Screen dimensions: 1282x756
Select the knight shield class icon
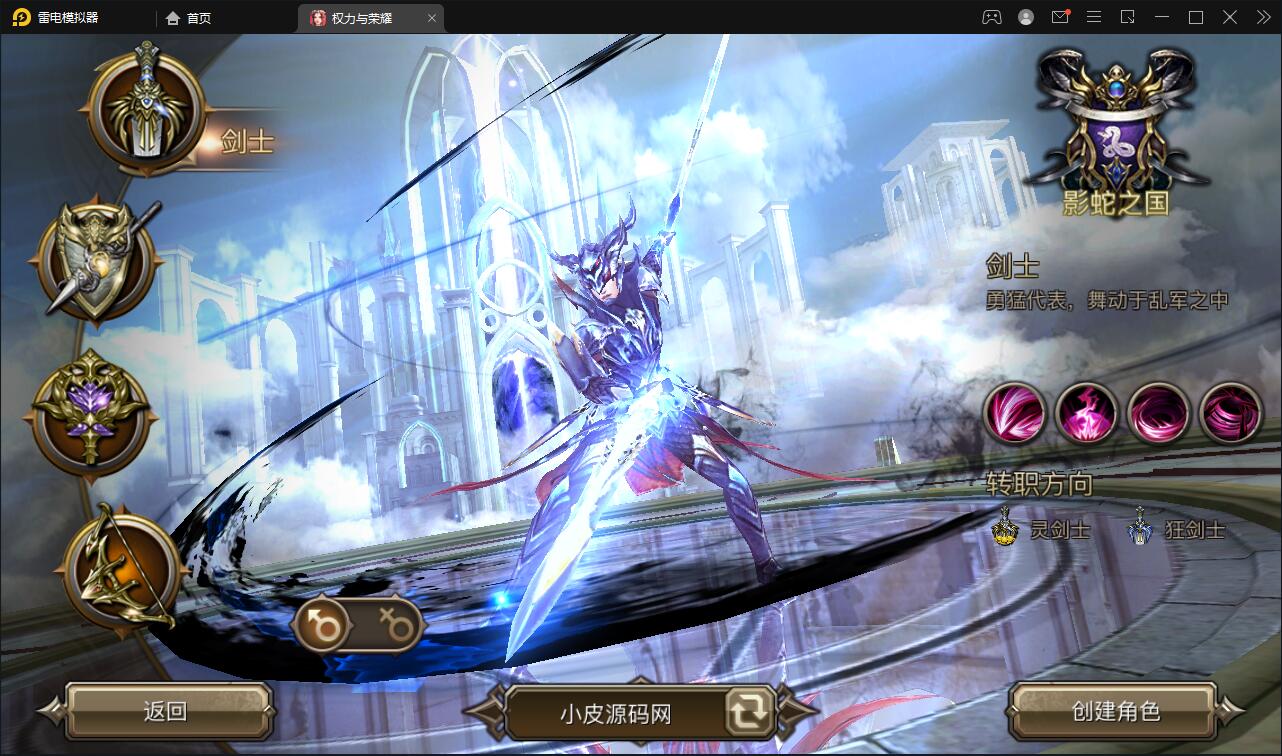pyautogui.click(x=93, y=262)
